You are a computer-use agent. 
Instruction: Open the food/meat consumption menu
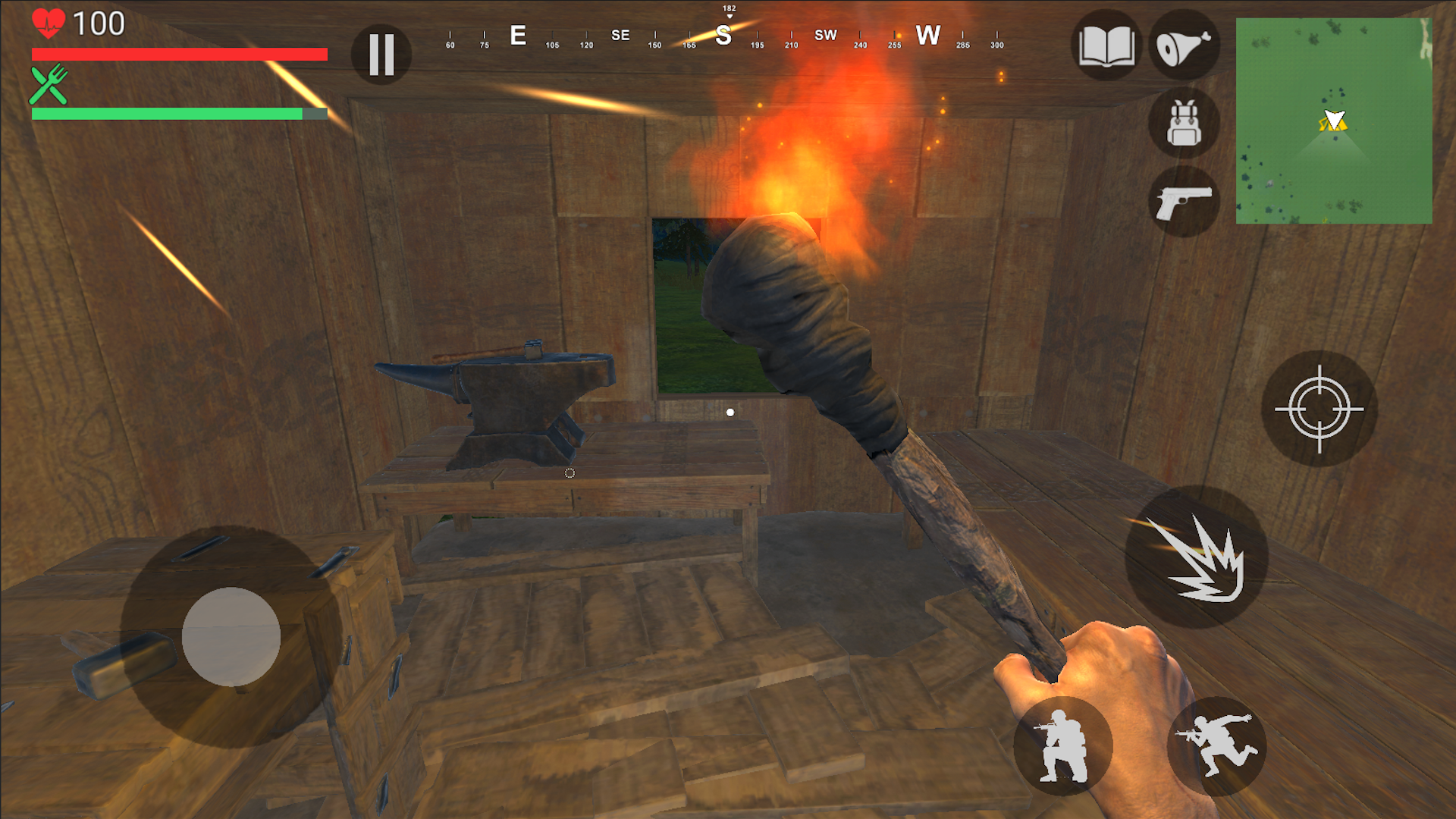click(1185, 47)
